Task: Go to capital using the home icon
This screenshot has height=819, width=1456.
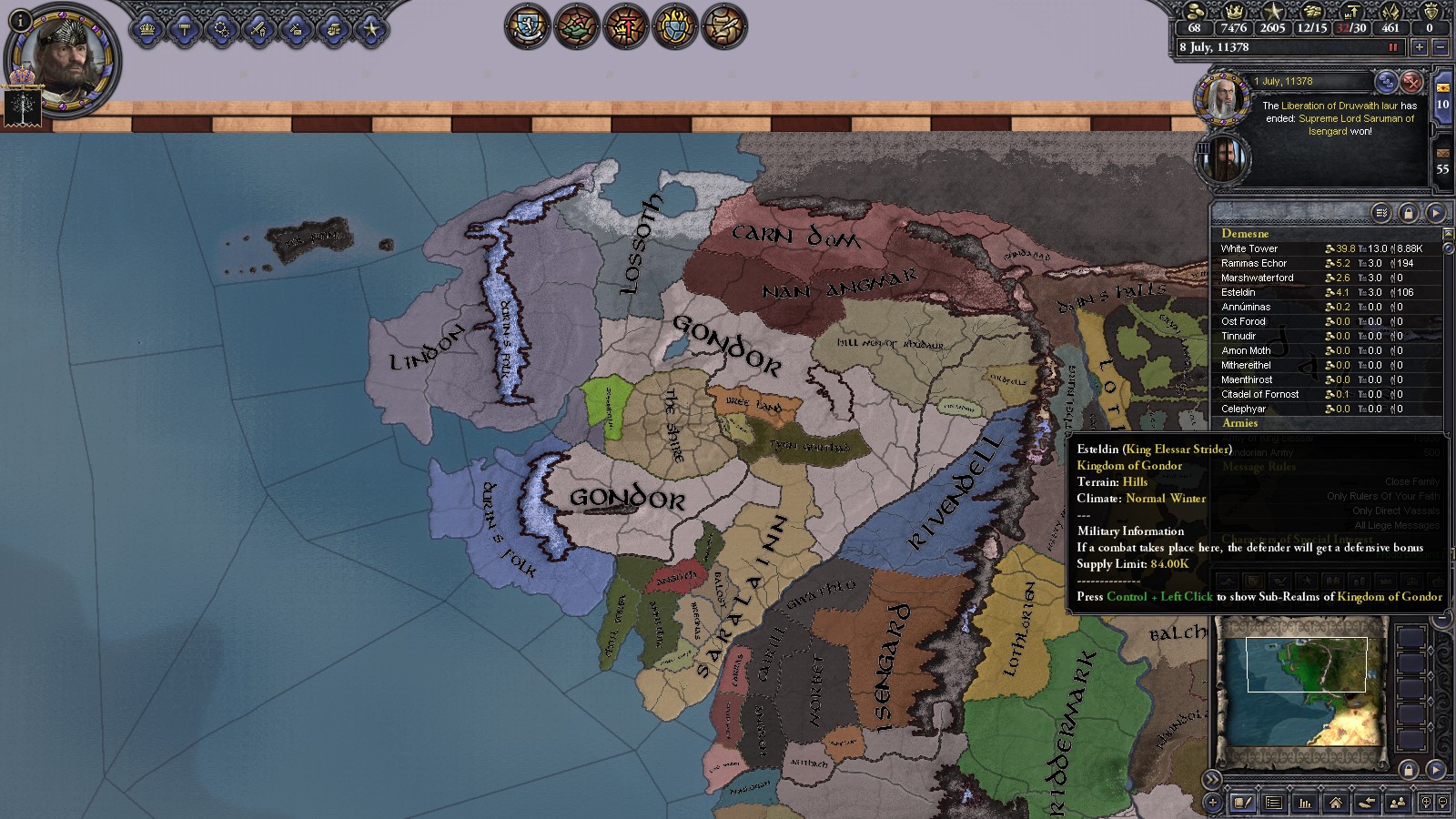Action: [x=1335, y=804]
